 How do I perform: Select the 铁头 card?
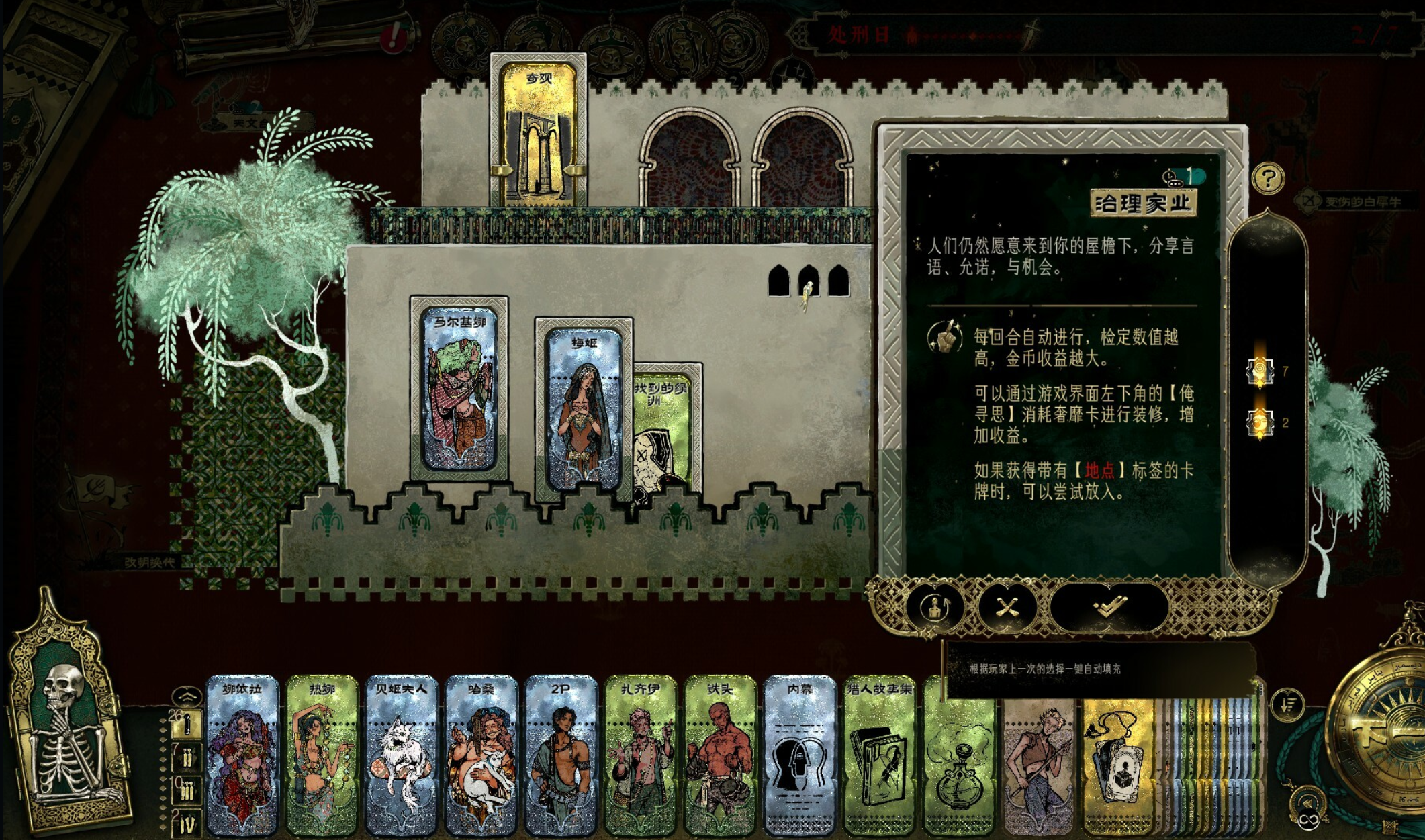click(x=720, y=755)
